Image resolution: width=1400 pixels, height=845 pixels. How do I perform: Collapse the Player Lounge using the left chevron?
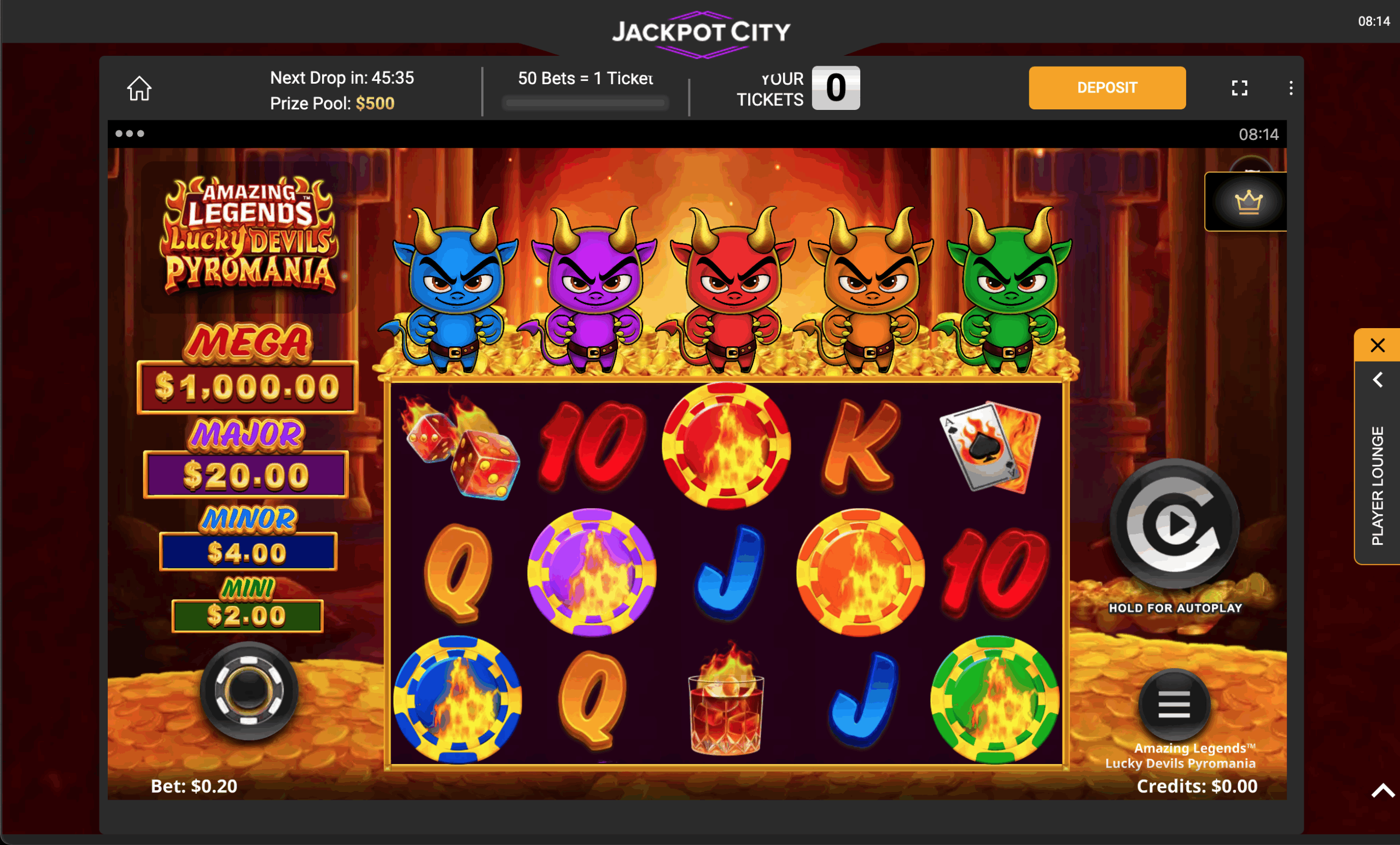click(x=1377, y=380)
